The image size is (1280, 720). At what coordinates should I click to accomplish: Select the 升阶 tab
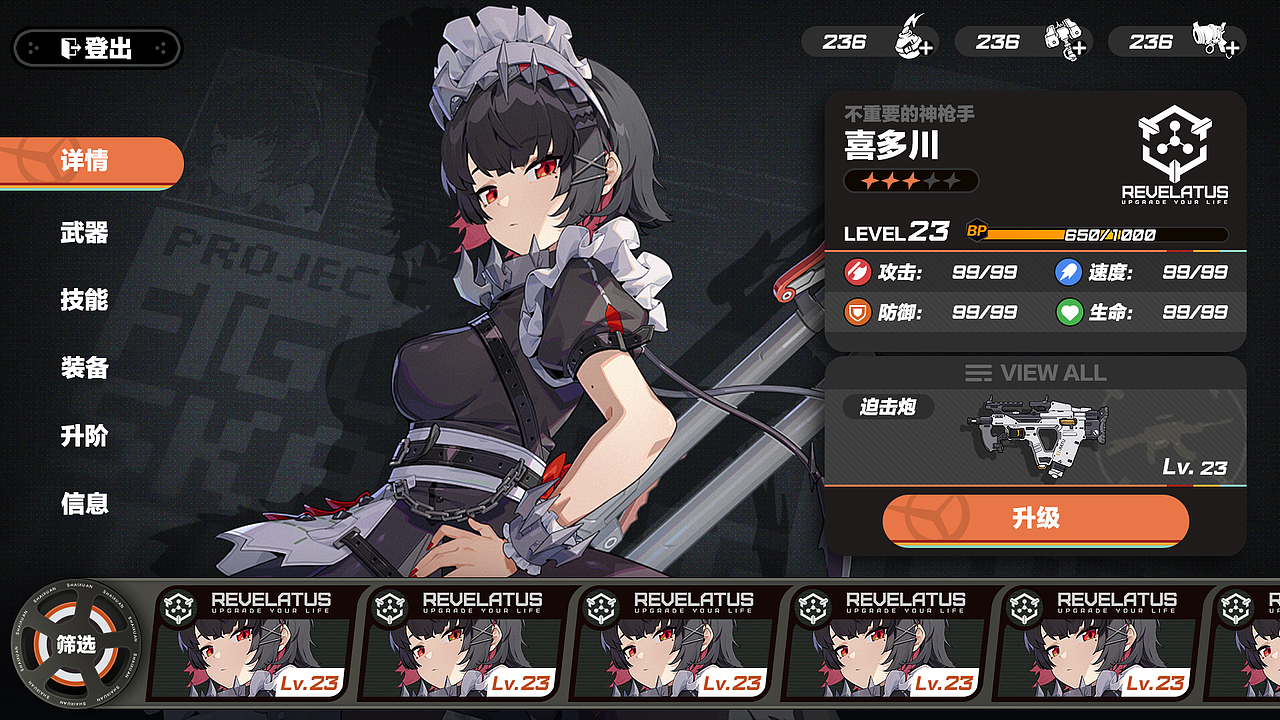[82, 437]
